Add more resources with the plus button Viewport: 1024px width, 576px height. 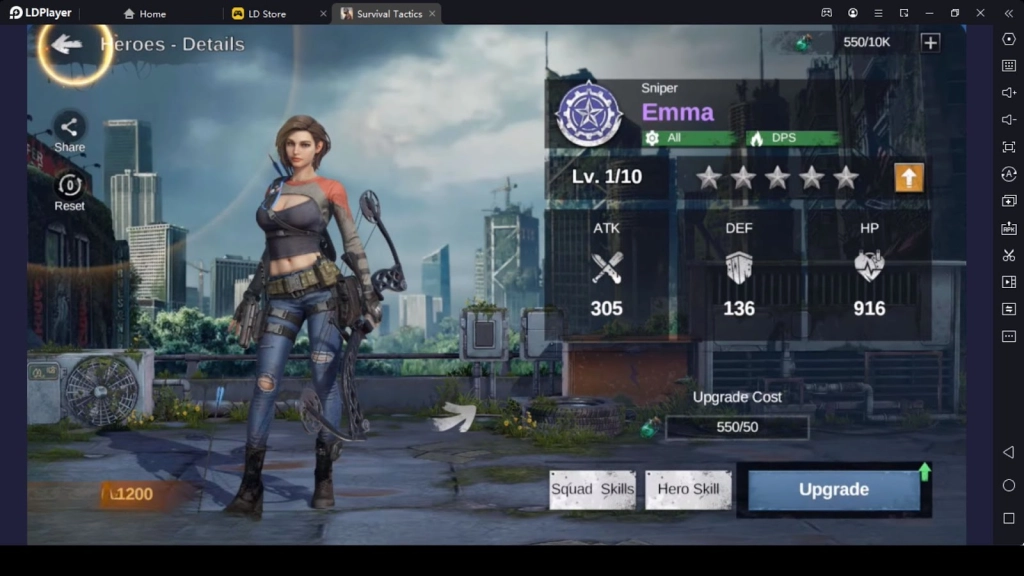(x=930, y=42)
